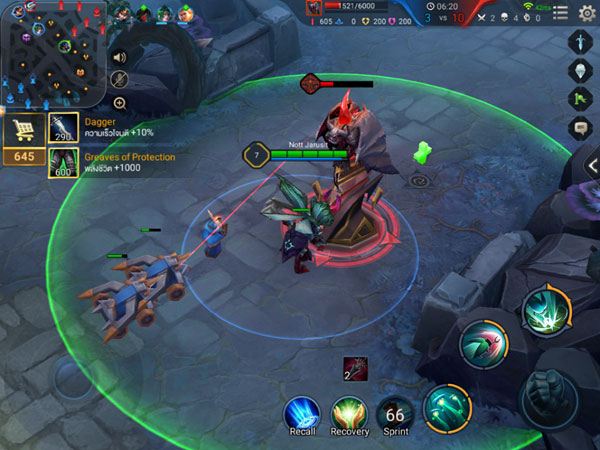Open the settings gear
Viewport: 600px width, 450px height.
point(588,12)
